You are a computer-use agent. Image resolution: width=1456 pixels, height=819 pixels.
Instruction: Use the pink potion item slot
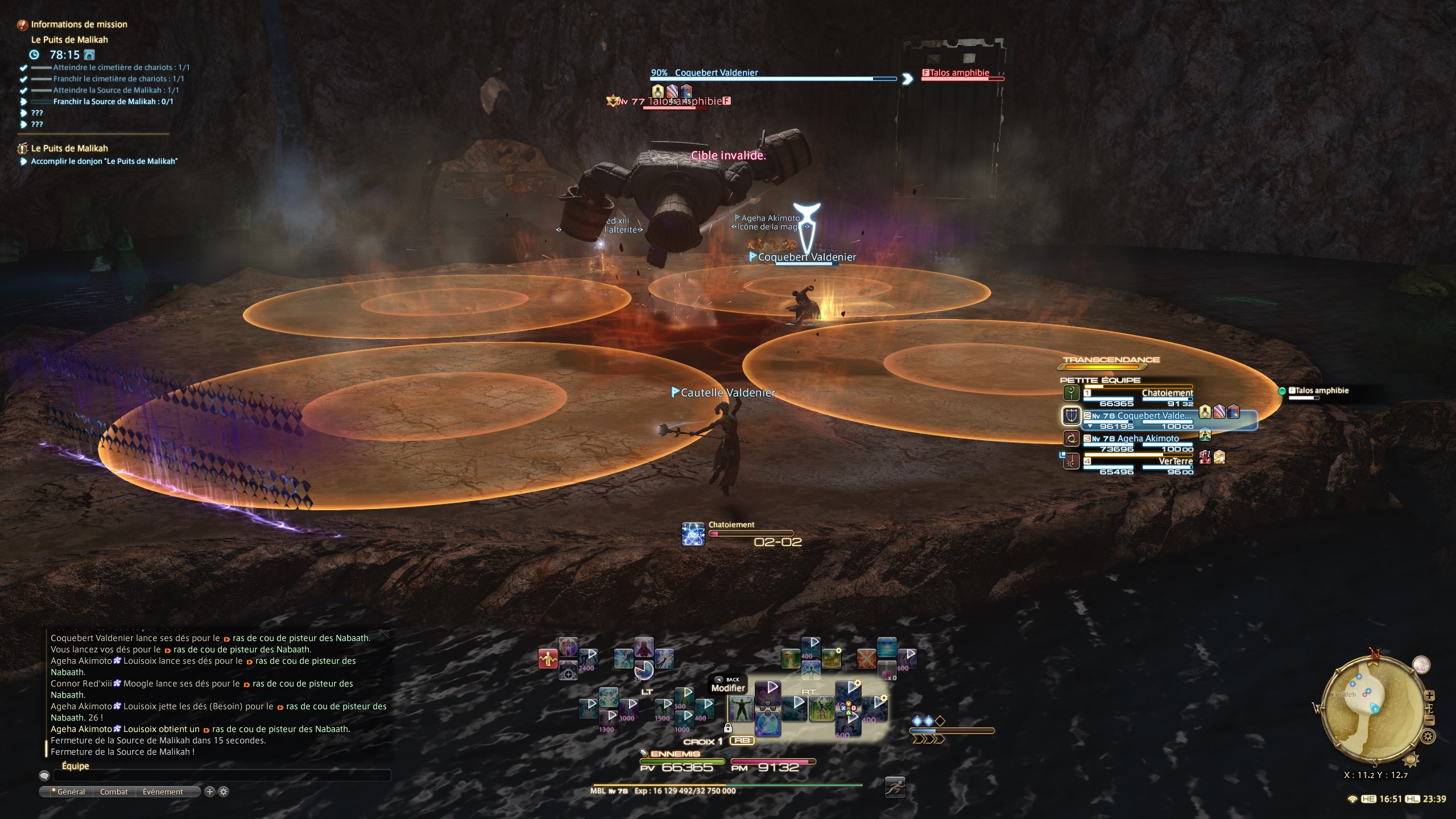(x=887, y=670)
